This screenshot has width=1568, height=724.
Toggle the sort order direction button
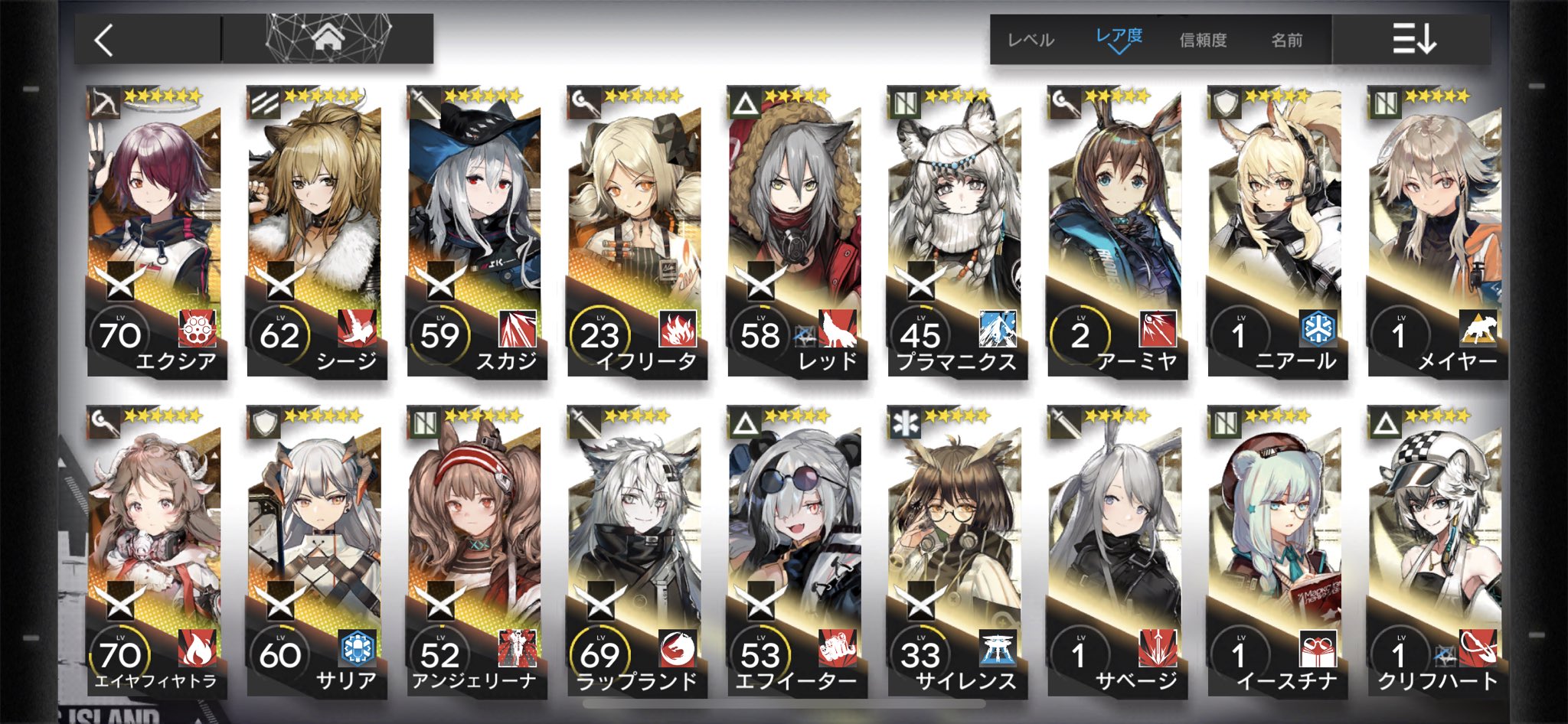pos(1413,38)
